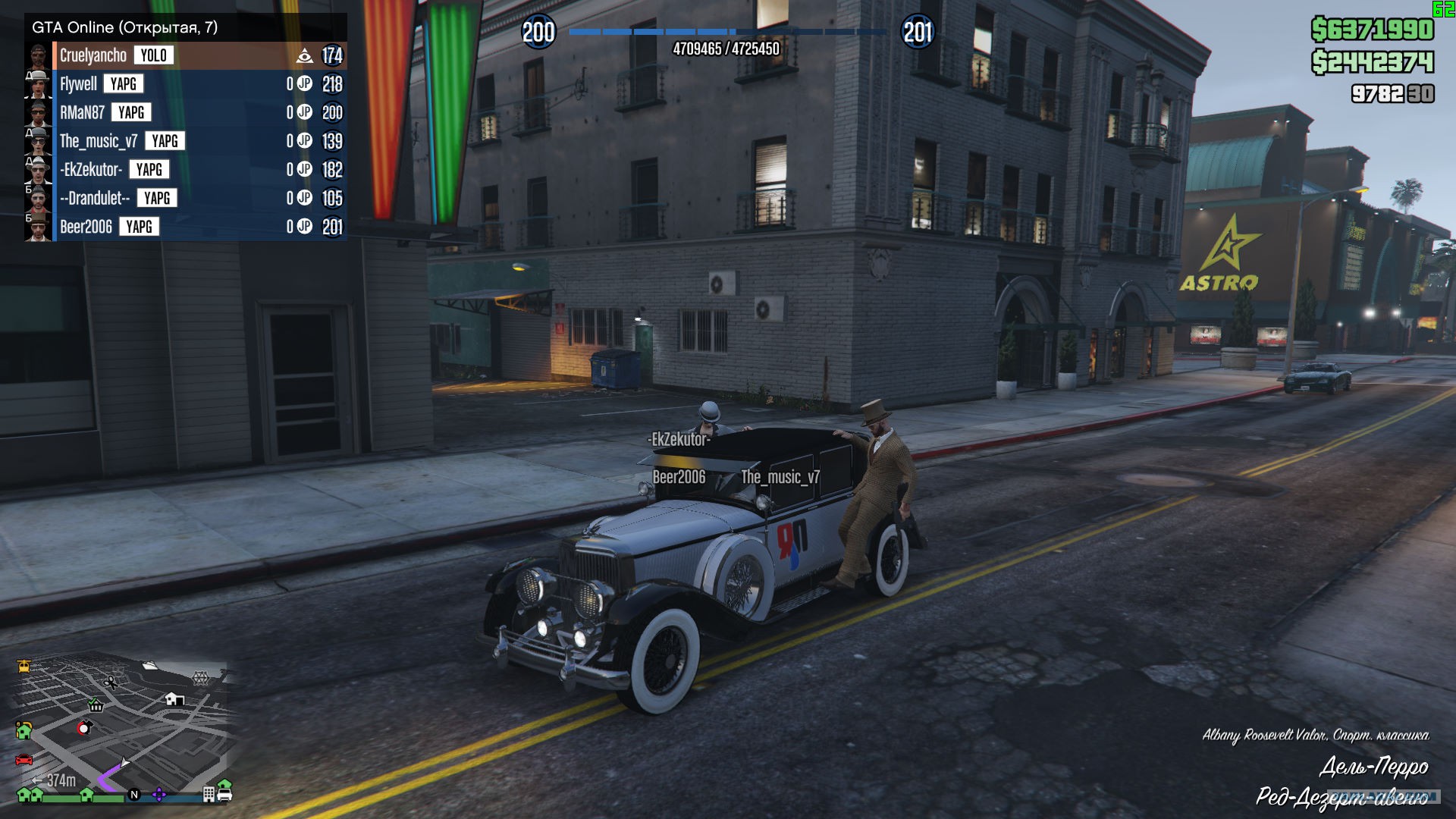Pick -EkZekutor- in the player list

pyautogui.click(x=91, y=170)
